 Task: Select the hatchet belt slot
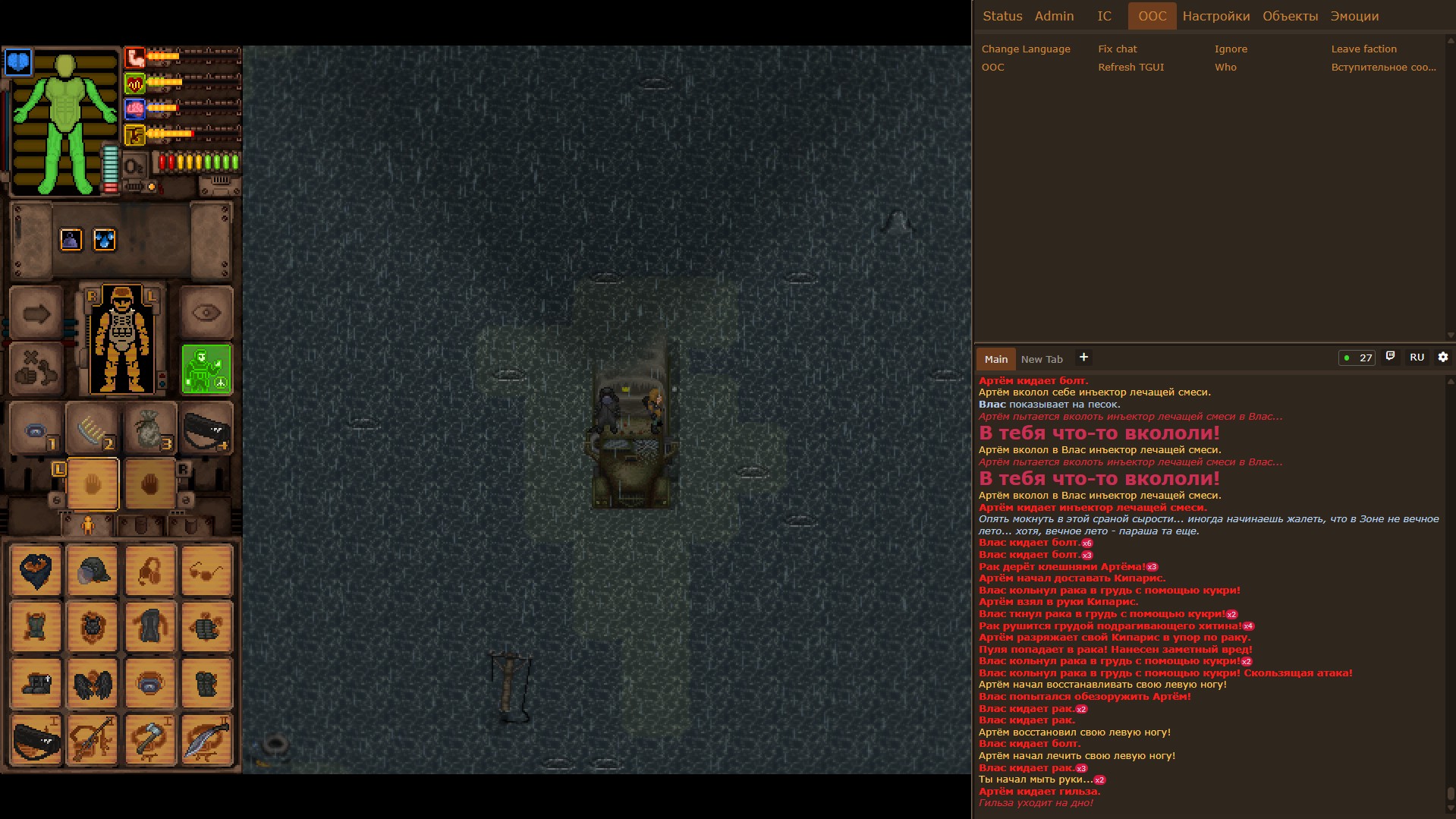[150, 739]
